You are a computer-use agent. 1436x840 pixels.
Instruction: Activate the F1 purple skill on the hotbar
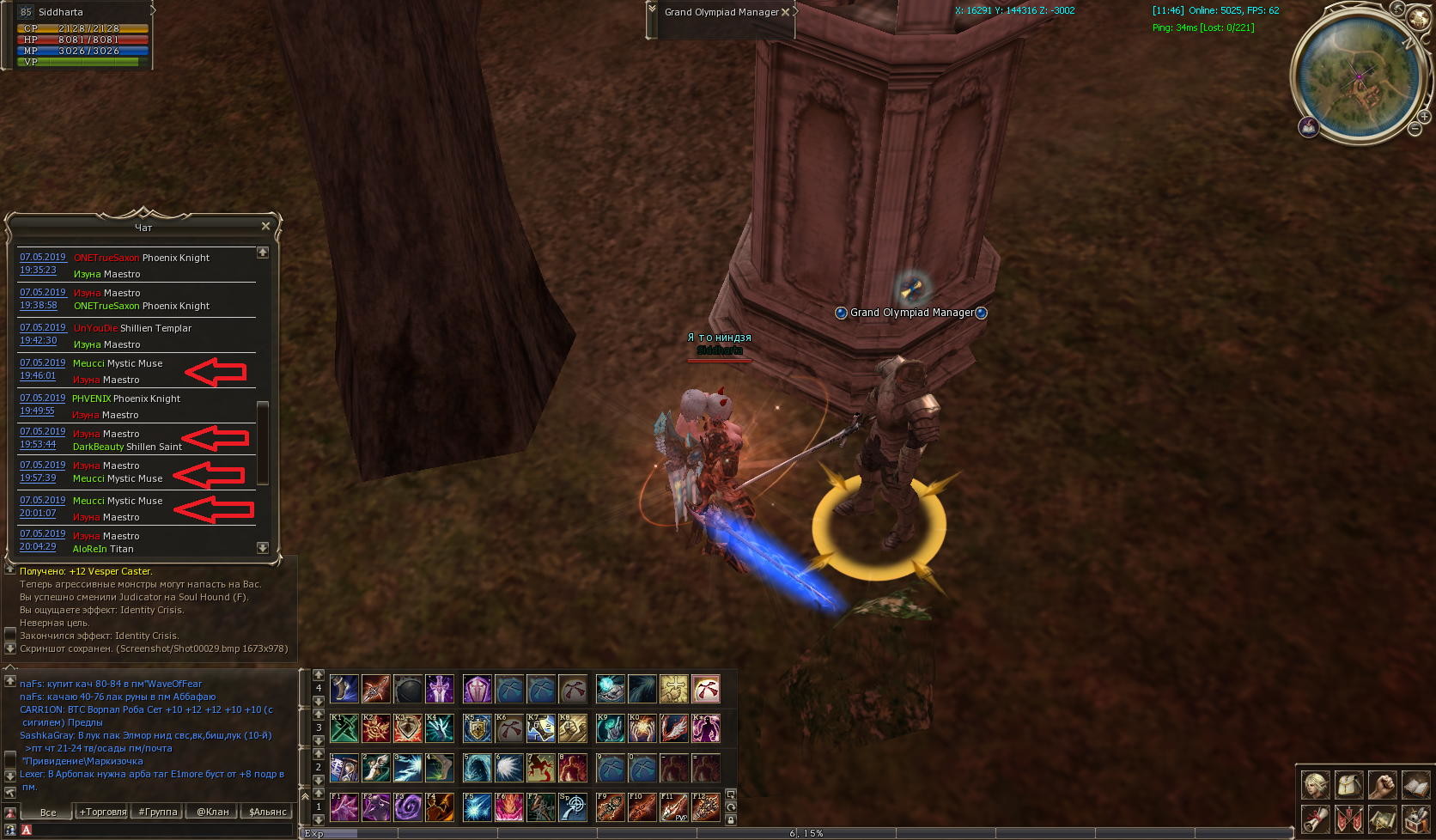pos(344,807)
